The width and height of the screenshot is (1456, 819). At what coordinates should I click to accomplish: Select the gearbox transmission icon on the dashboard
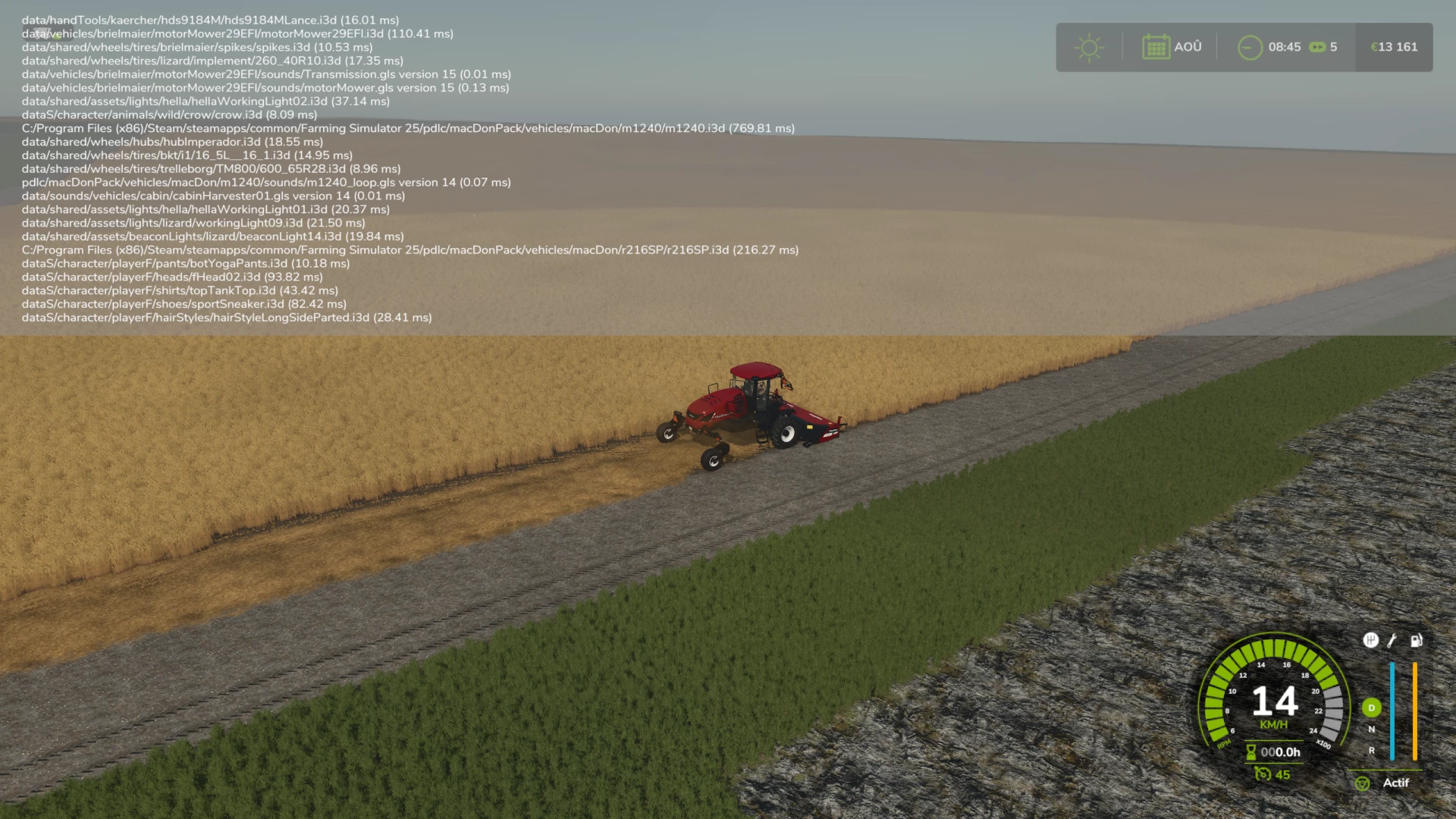[x=1371, y=641]
